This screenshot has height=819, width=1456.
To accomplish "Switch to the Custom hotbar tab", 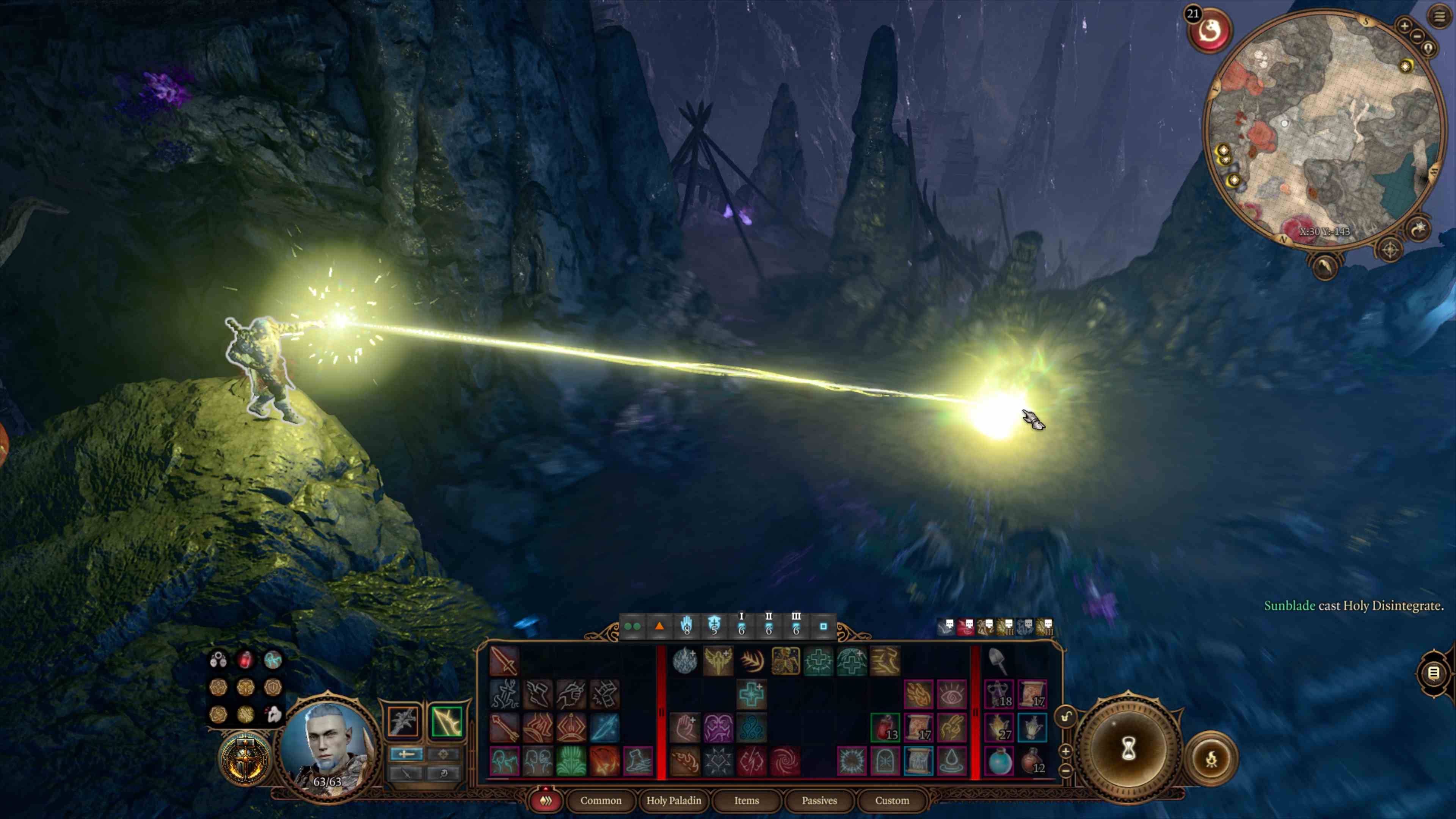I will pos(892,800).
